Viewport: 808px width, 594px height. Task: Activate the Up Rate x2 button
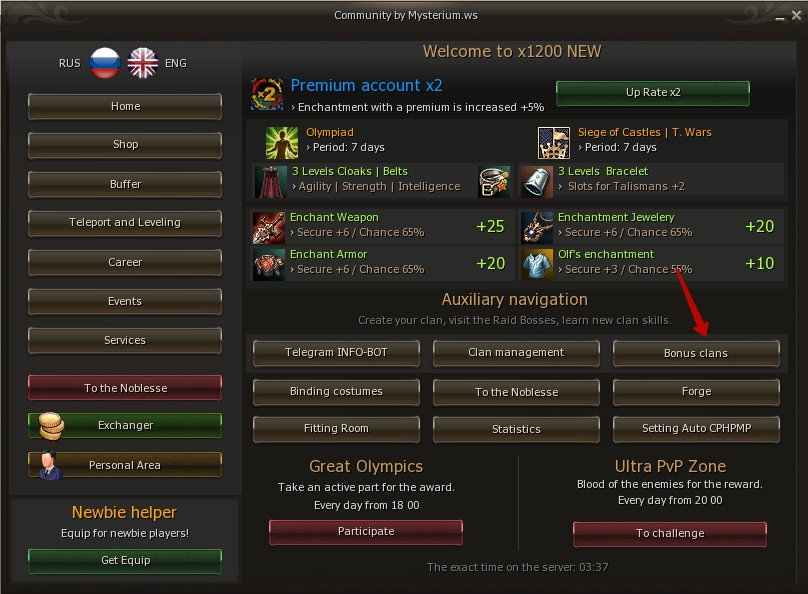click(x=652, y=93)
